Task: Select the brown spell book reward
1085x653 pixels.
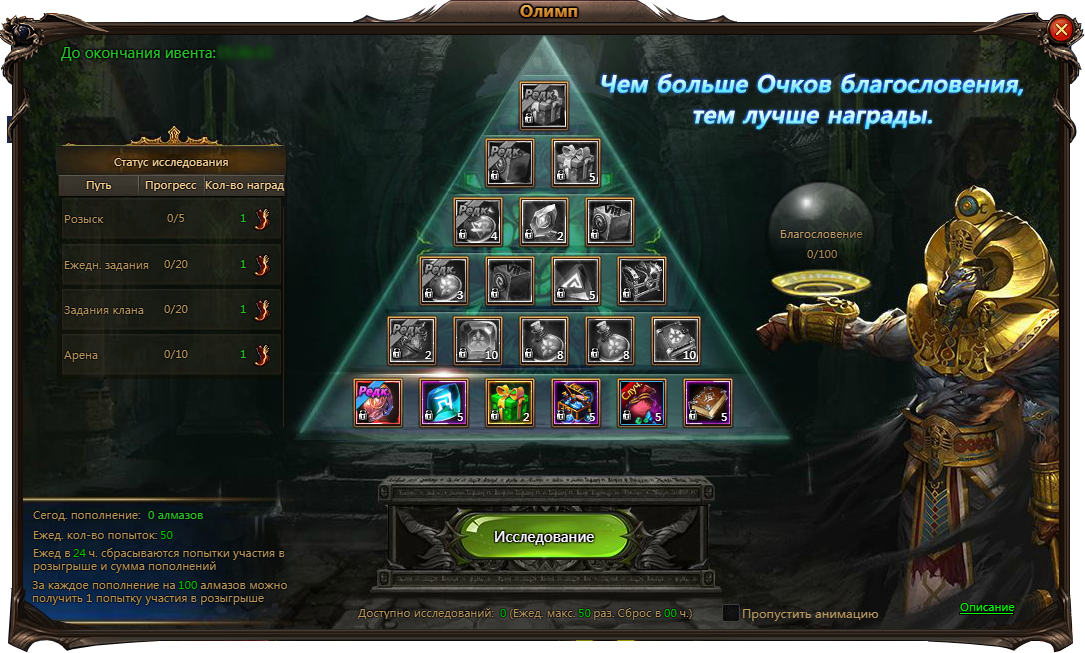Action: [x=708, y=402]
